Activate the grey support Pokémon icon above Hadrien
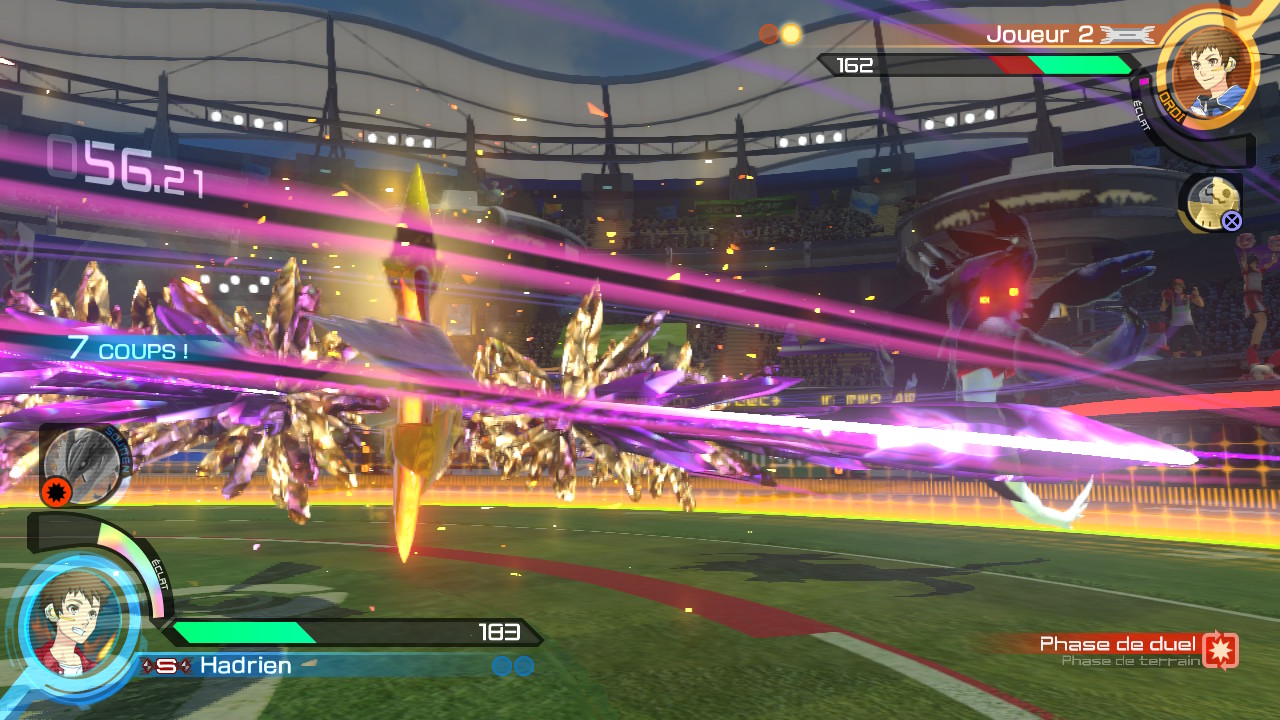 [81, 463]
